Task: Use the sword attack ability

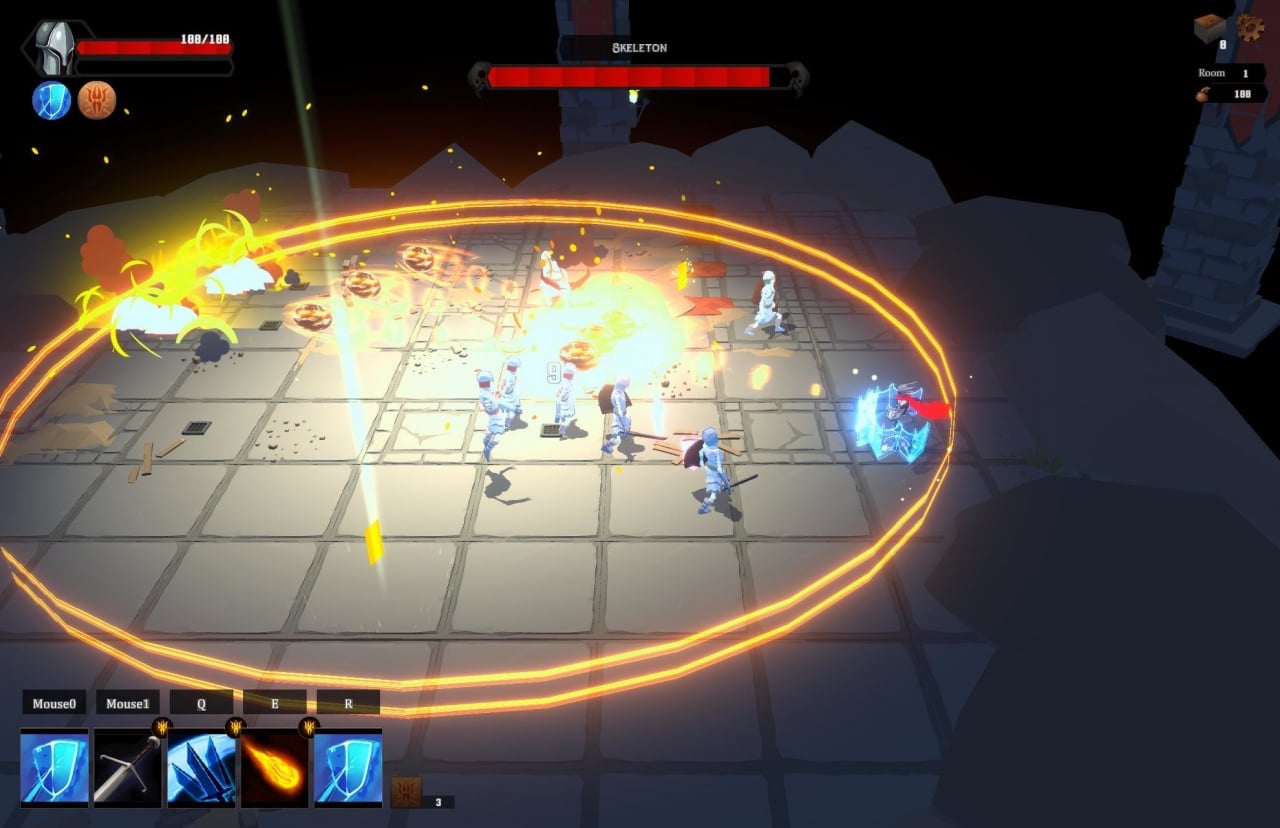Action: (x=127, y=767)
